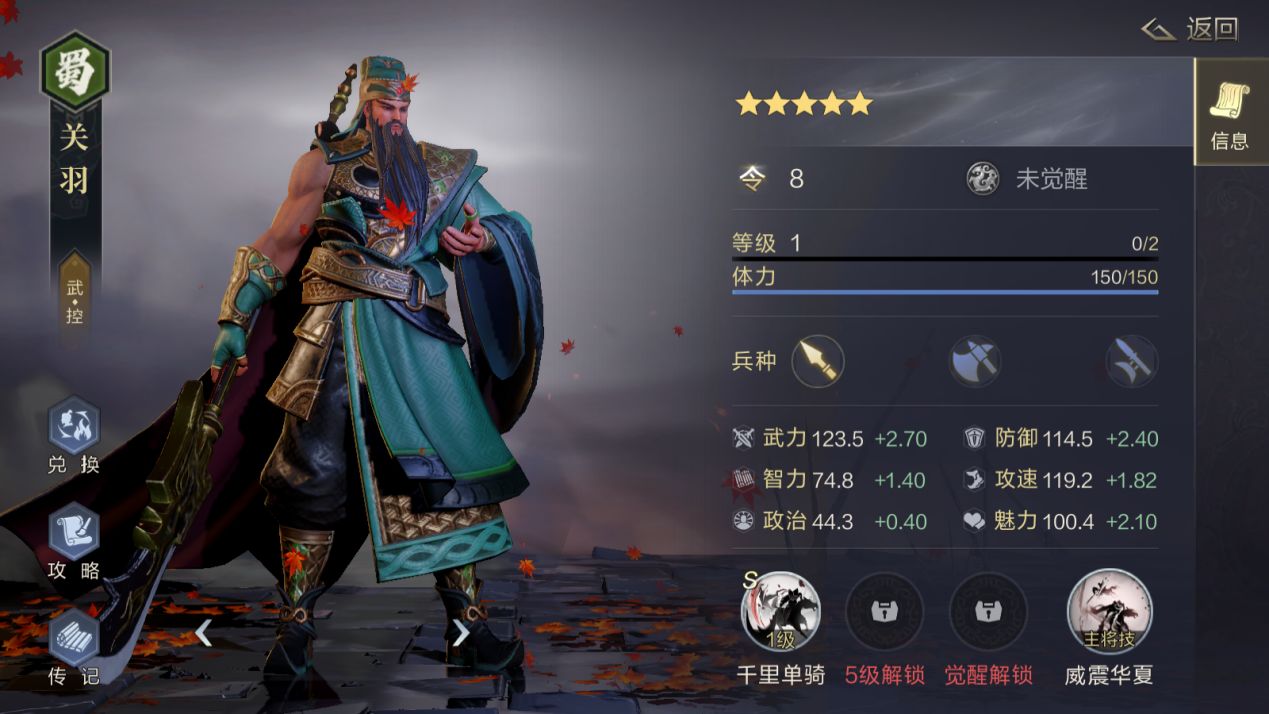
Task: Go back using the 返回 button
Action: 1191,29
